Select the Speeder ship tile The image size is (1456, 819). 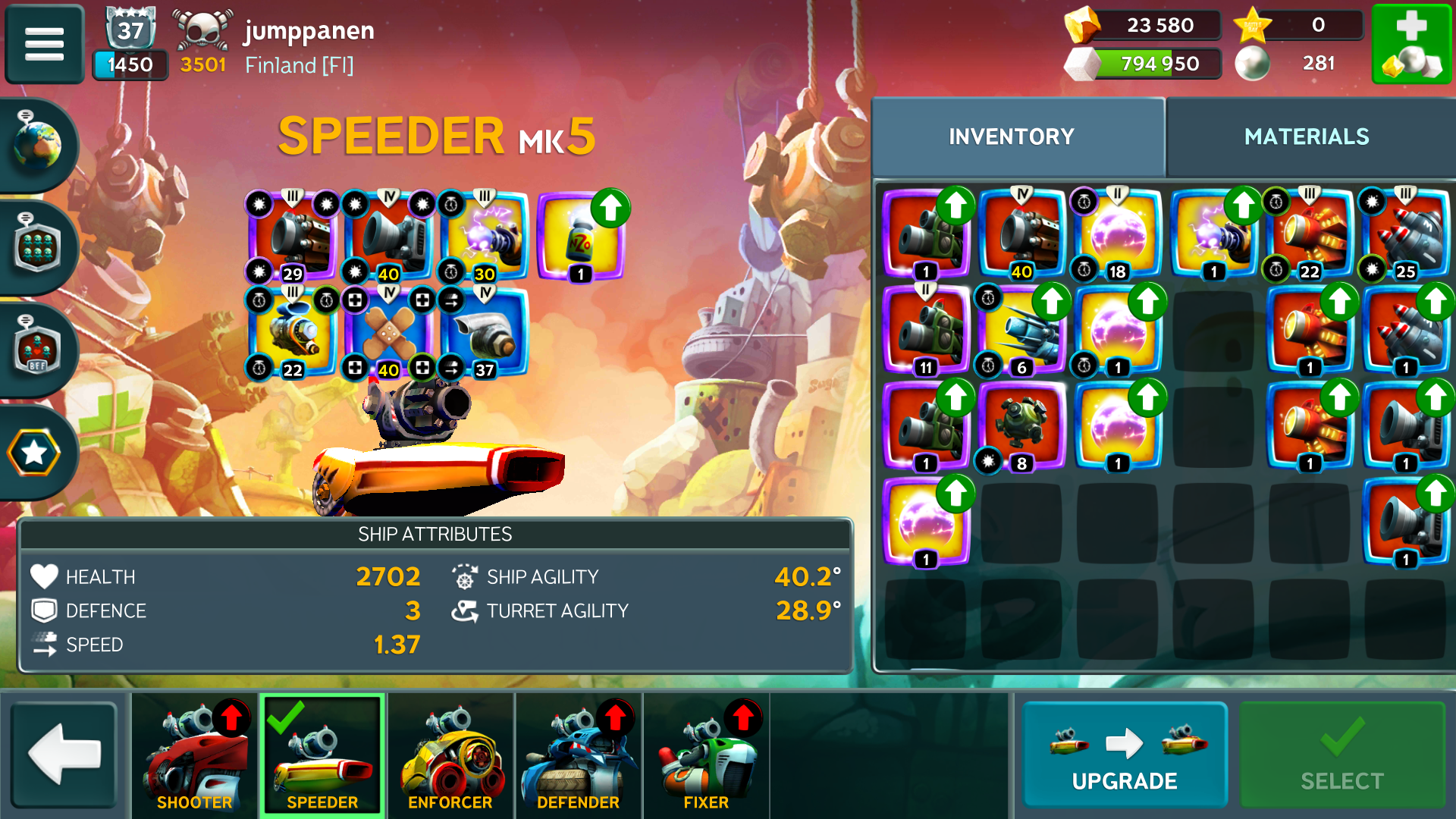(x=322, y=755)
